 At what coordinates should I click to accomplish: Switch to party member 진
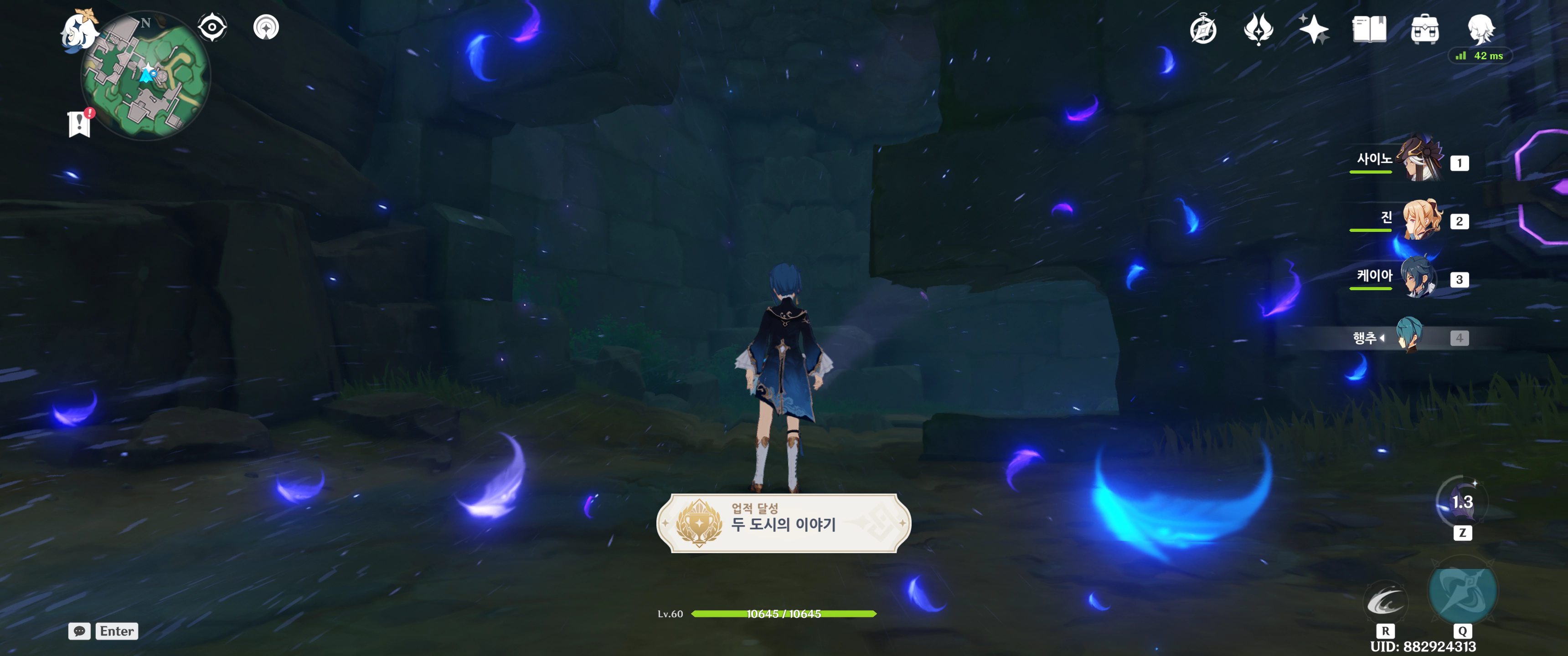pos(1421,219)
